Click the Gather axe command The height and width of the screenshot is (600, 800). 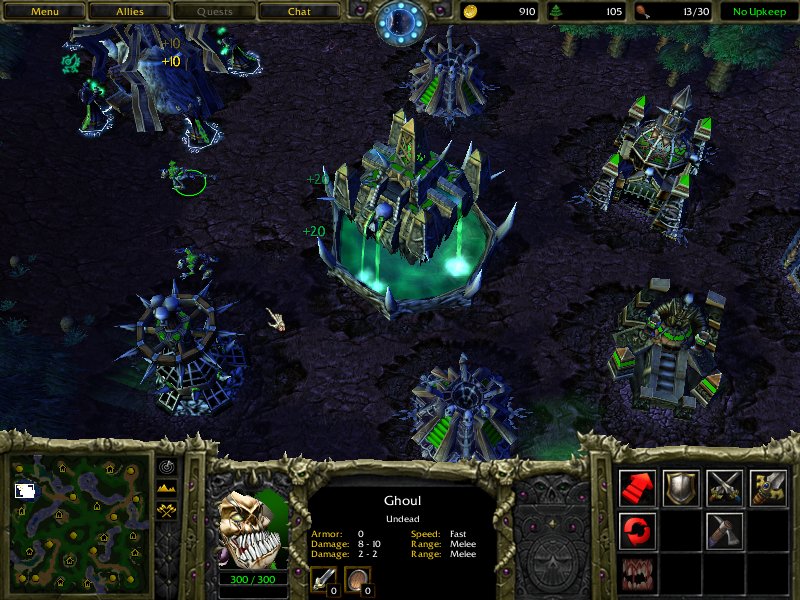point(724,530)
